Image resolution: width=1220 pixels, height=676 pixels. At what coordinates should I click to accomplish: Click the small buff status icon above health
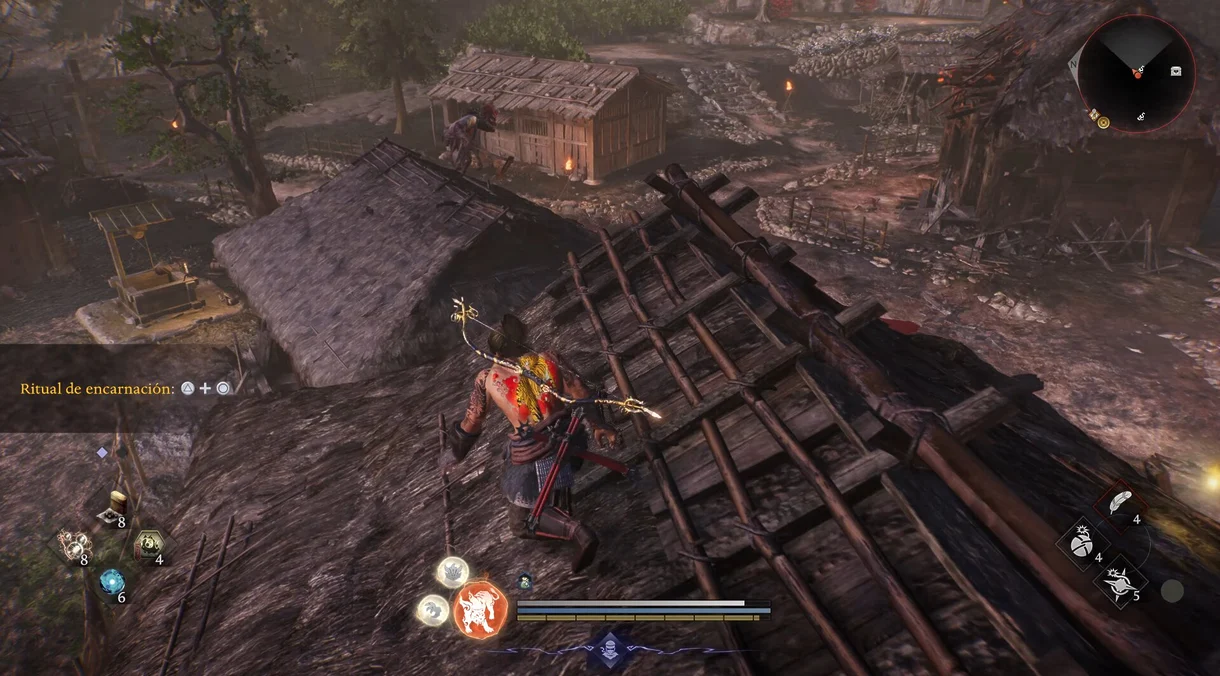(524, 580)
